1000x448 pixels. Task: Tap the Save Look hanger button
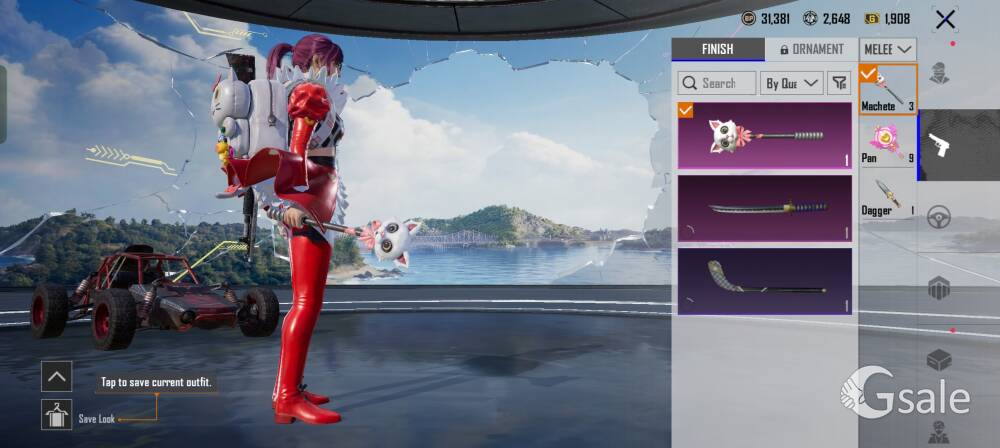coord(56,414)
